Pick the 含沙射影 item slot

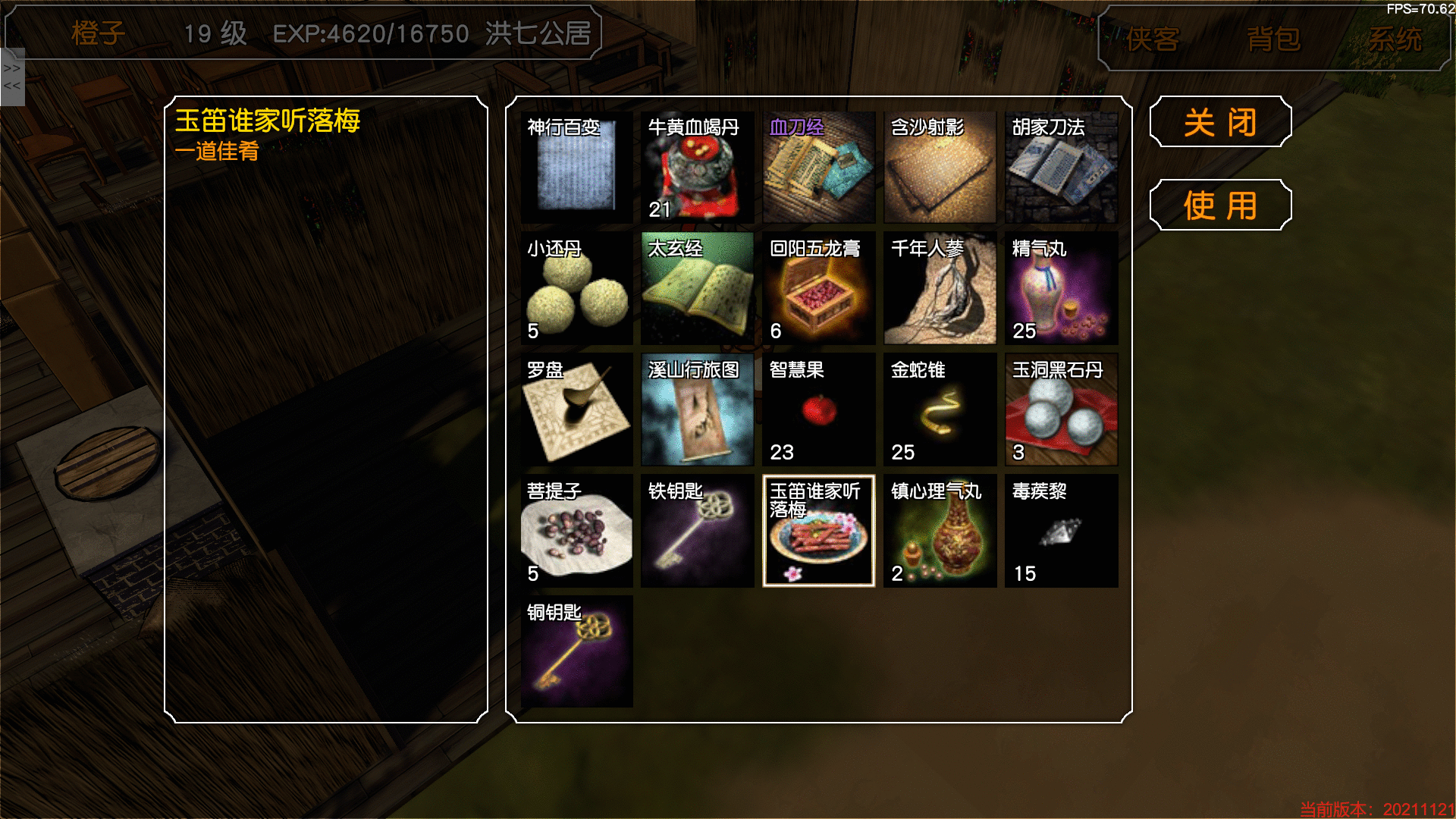pos(940,168)
